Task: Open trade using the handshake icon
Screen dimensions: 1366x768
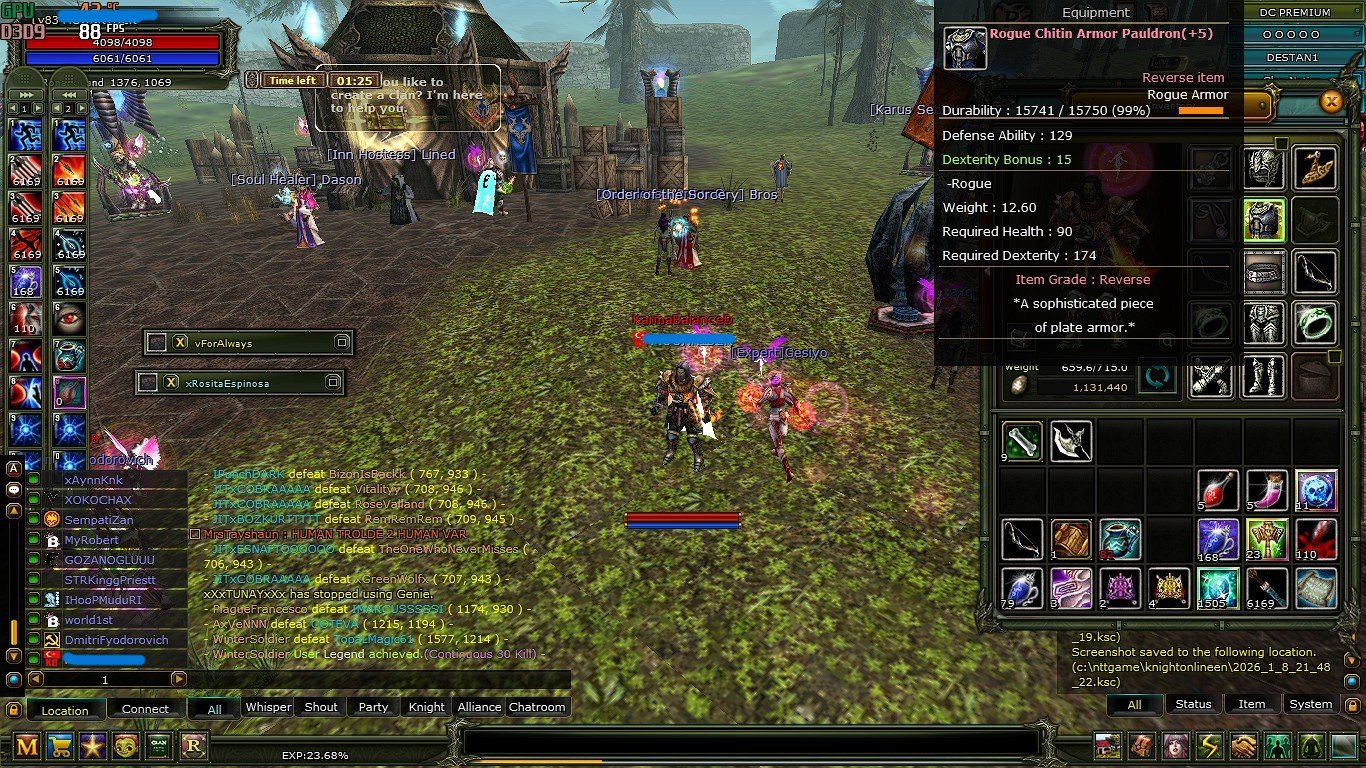Action: pos(1243,745)
